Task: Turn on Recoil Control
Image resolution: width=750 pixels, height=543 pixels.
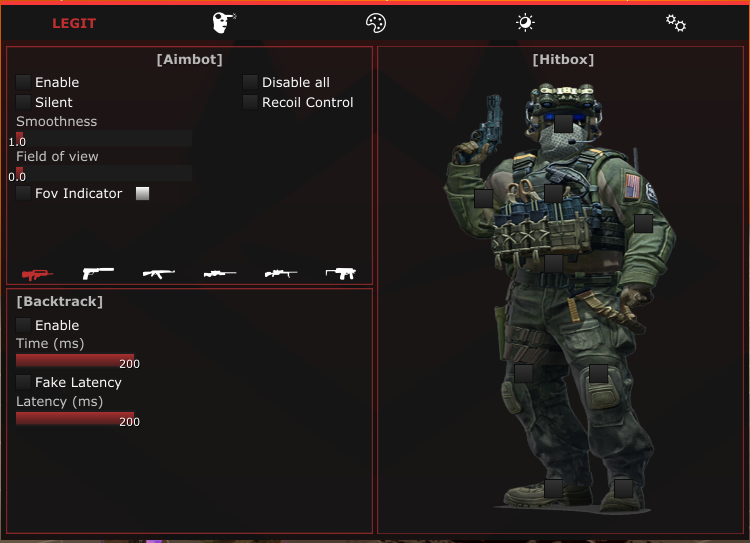Action: click(250, 102)
